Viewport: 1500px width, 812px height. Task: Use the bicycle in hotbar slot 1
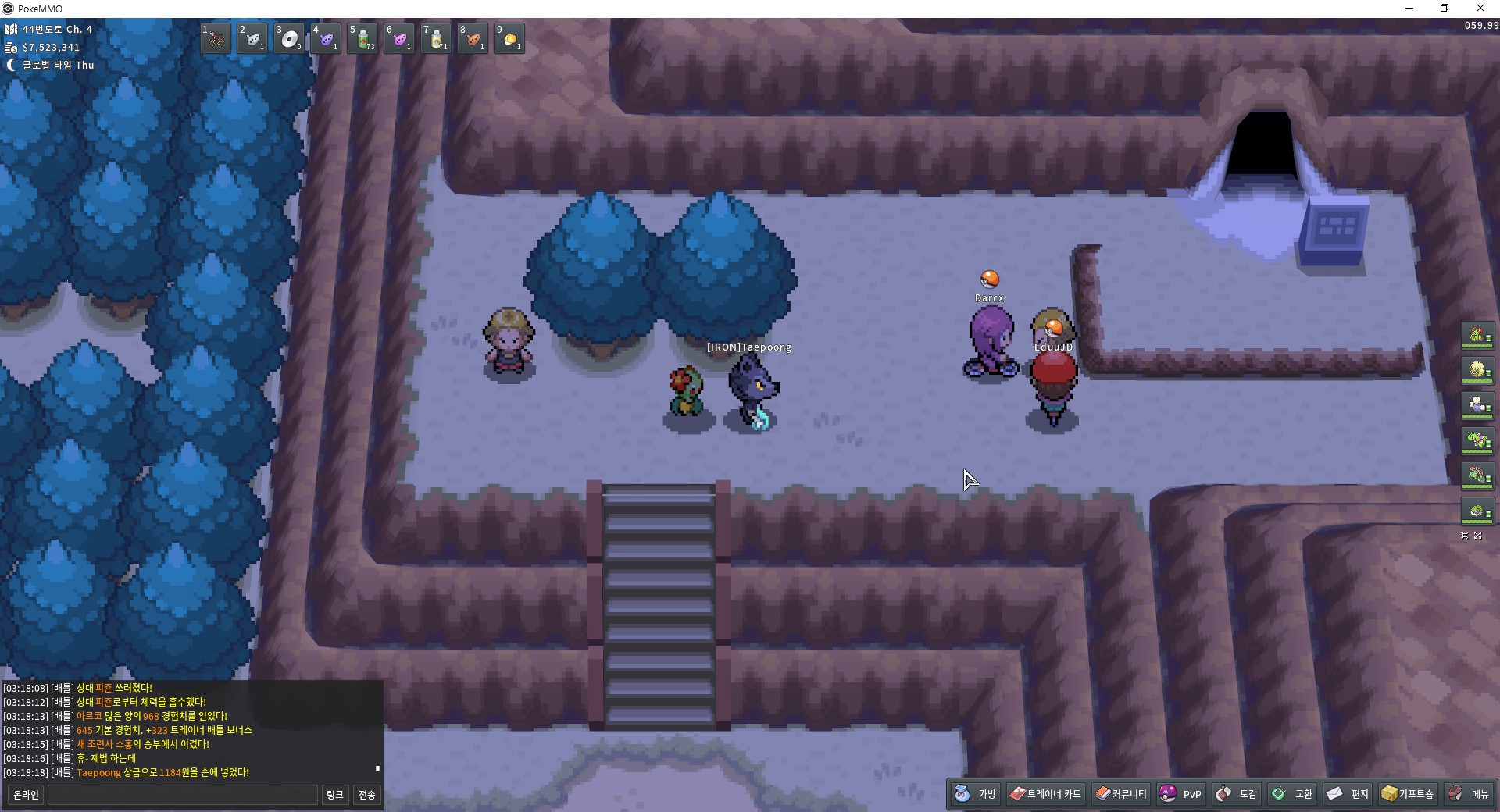216,38
